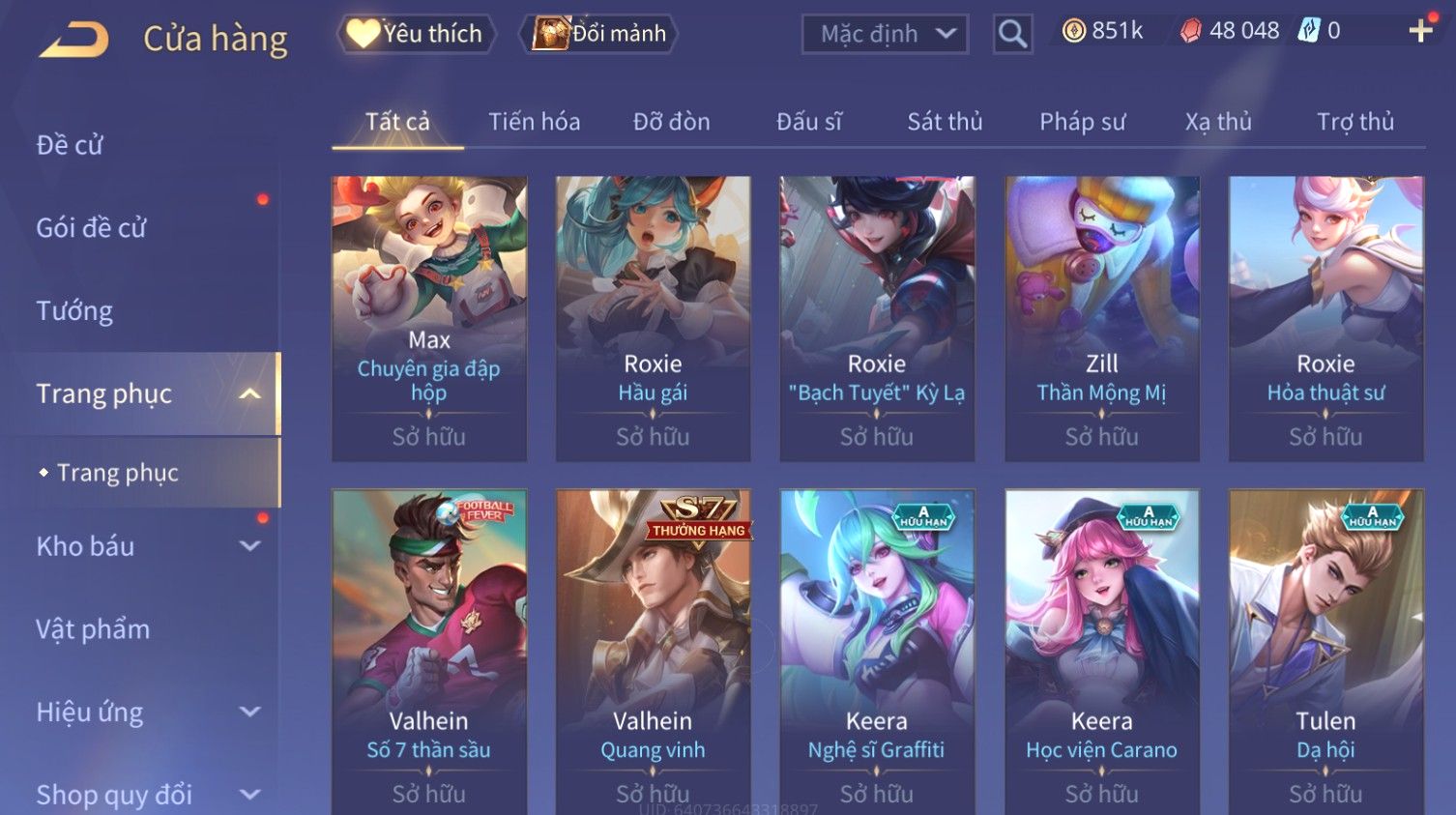Go to the Vật phẩm shop section
Screen dimensions: 1456x815
point(93,629)
